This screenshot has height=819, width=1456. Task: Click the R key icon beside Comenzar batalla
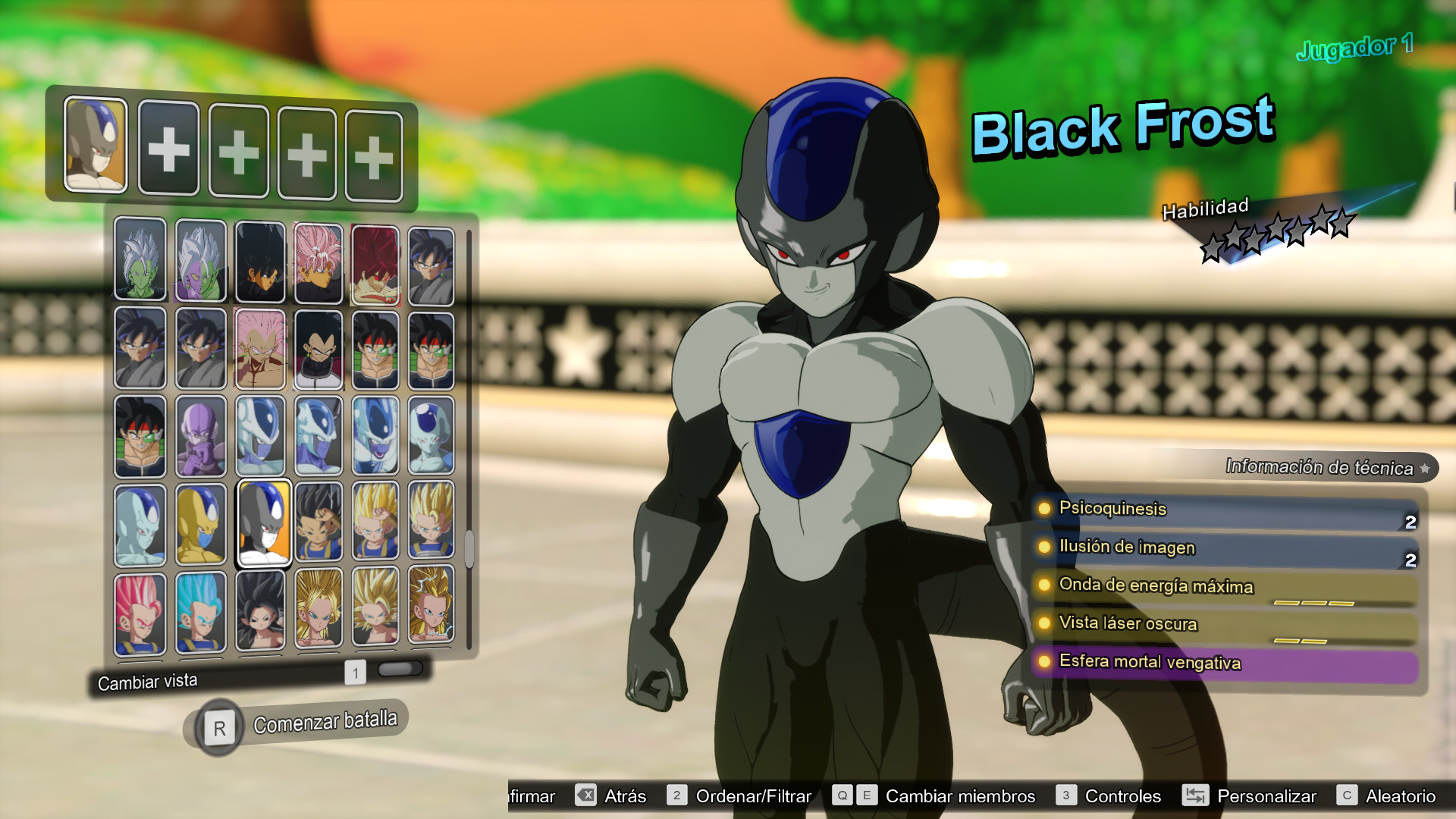218,726
